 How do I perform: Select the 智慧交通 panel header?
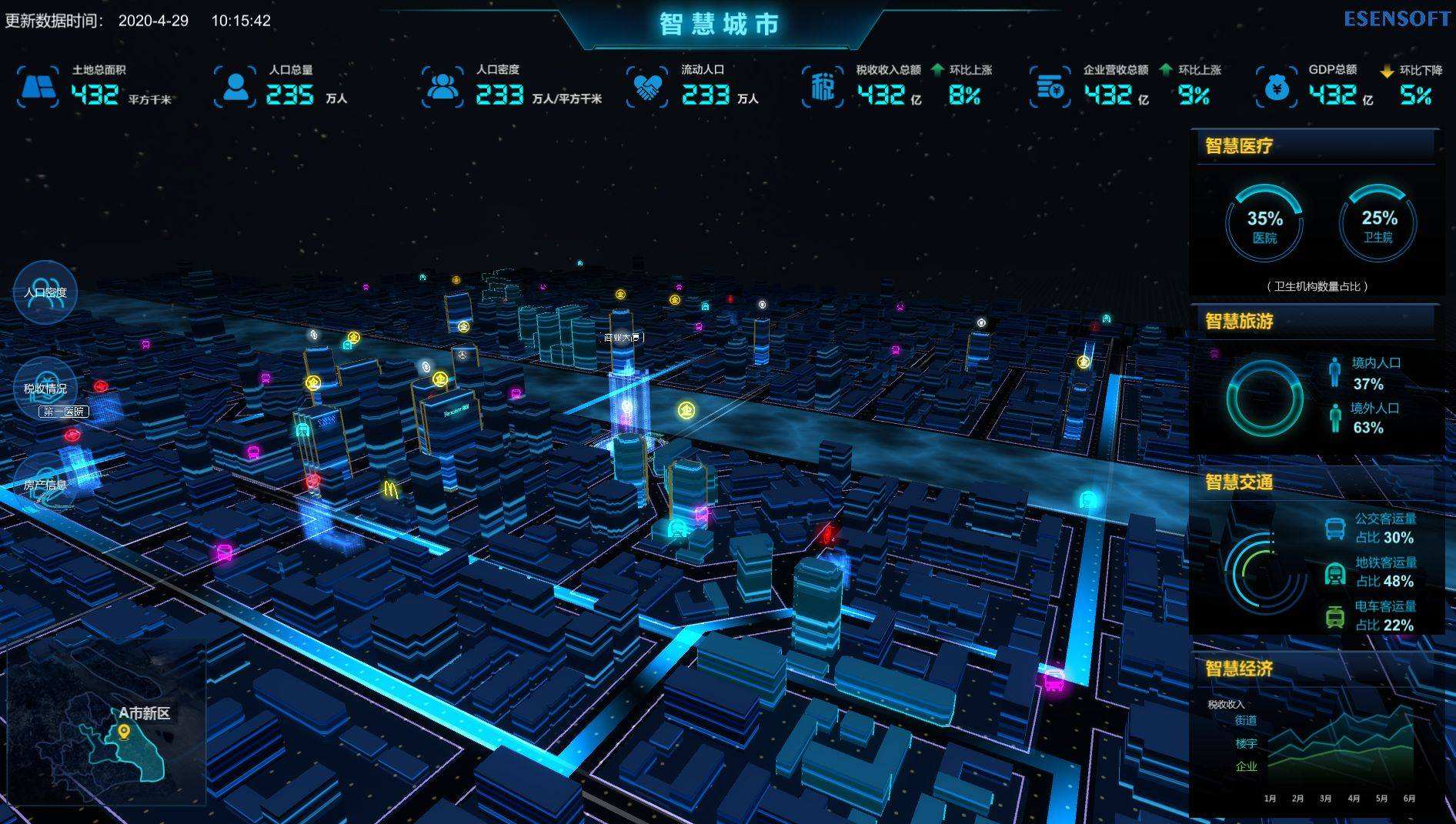(x=1239, y=482)
